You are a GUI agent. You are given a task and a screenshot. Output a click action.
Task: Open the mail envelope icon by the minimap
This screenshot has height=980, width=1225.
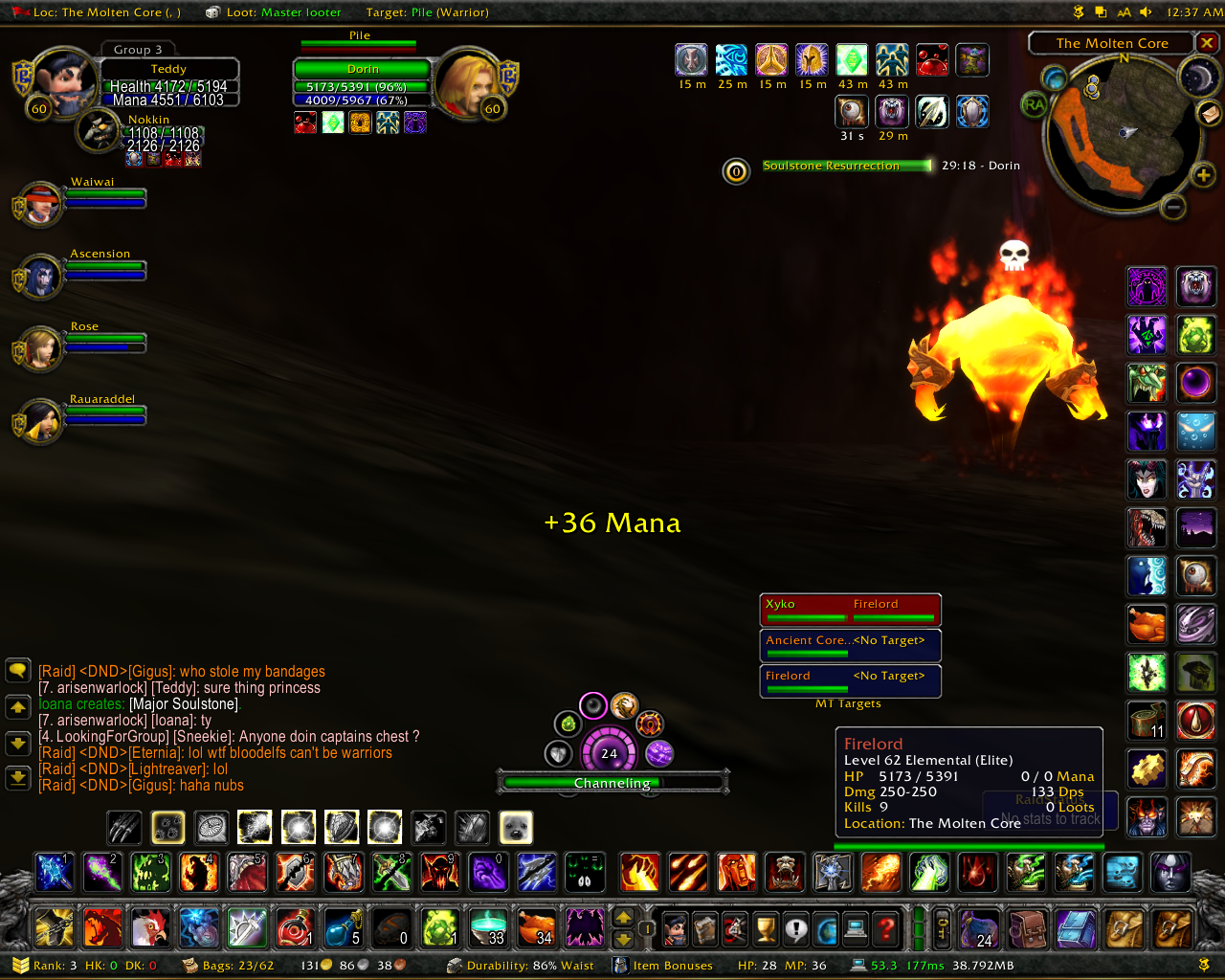click(x=1209, y=113)
